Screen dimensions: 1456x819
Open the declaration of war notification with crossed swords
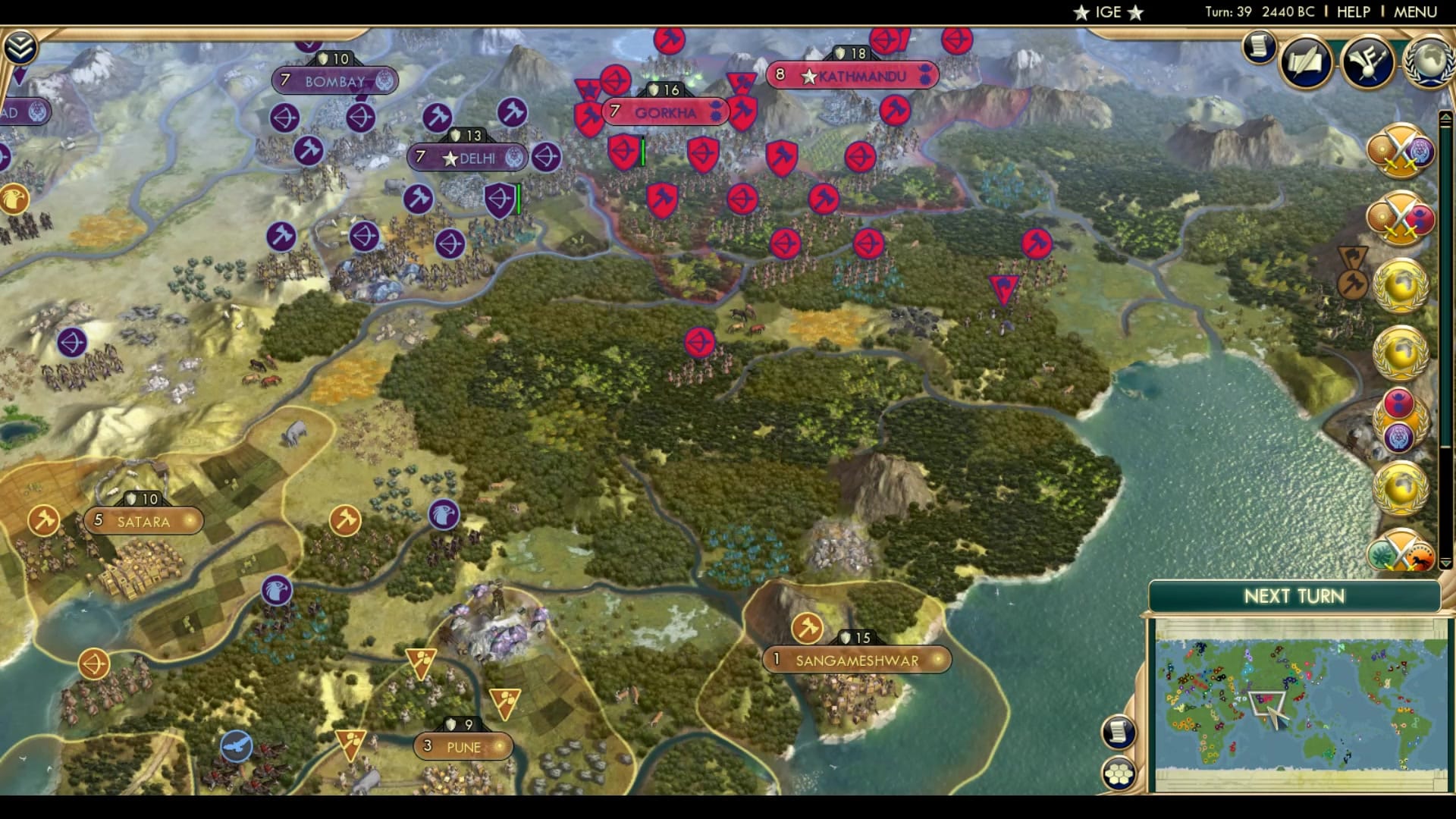click(1403, 152)
